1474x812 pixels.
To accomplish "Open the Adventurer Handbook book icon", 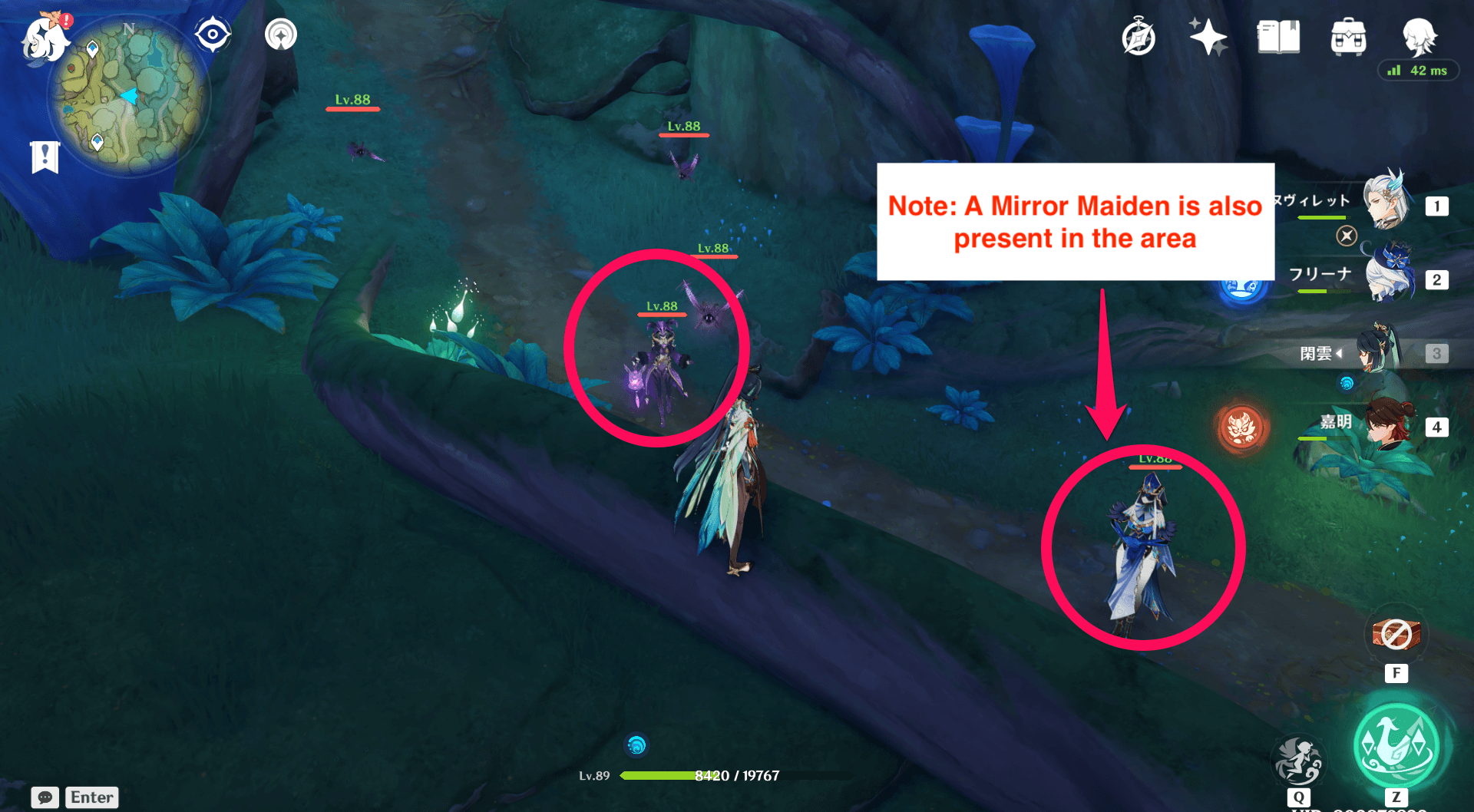I will 1277,37.
